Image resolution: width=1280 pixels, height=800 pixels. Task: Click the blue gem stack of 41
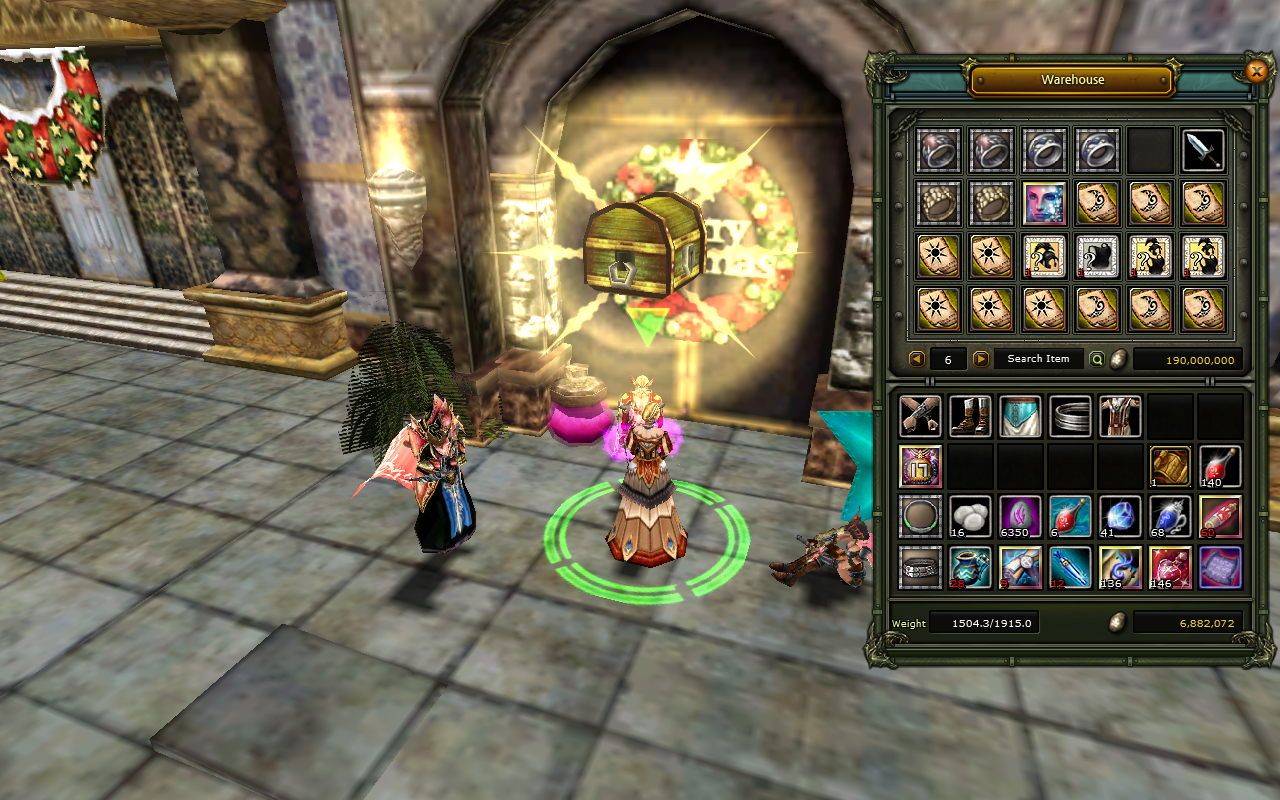pyautogui.click(x=1120, y=517)
